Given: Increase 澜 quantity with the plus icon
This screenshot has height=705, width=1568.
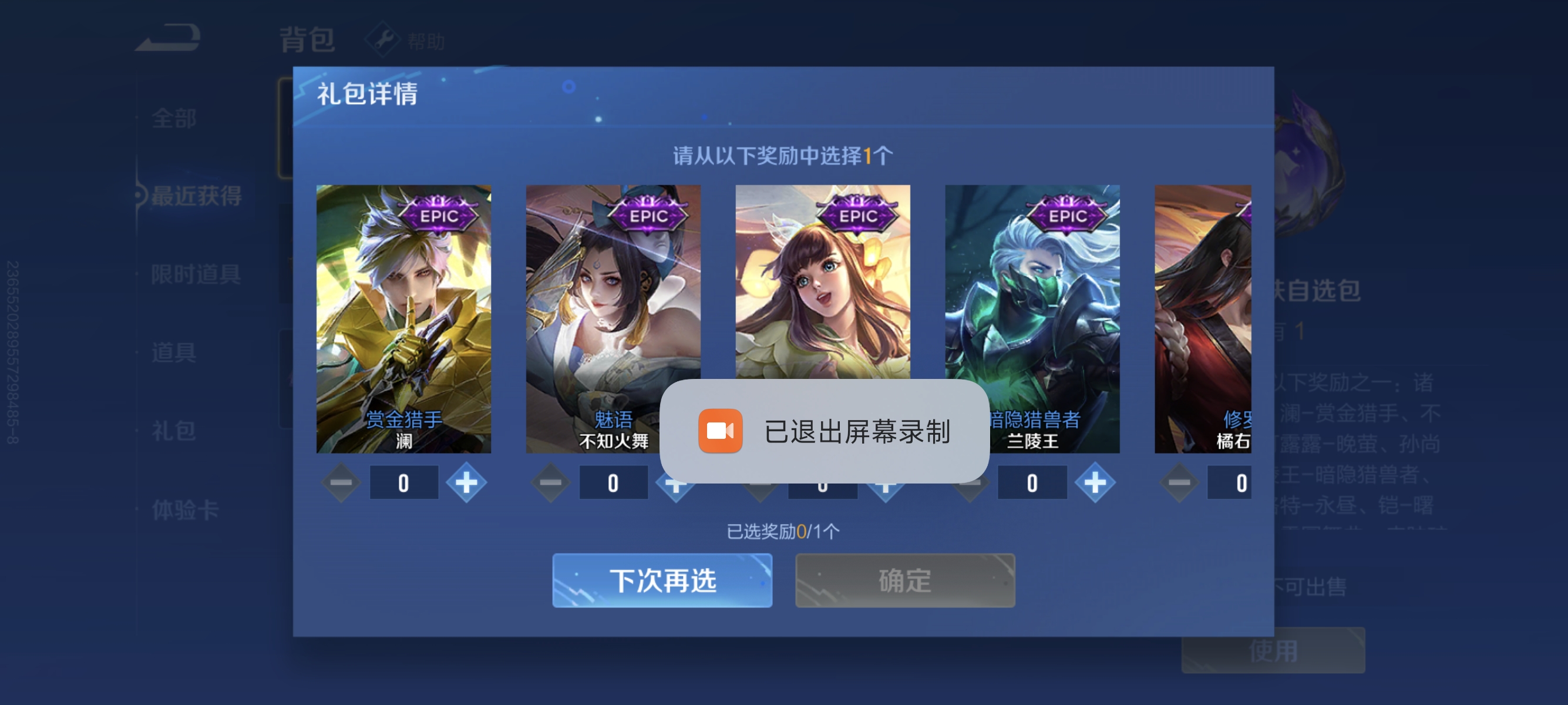Looking at the screenshot, I should point(466,482).
